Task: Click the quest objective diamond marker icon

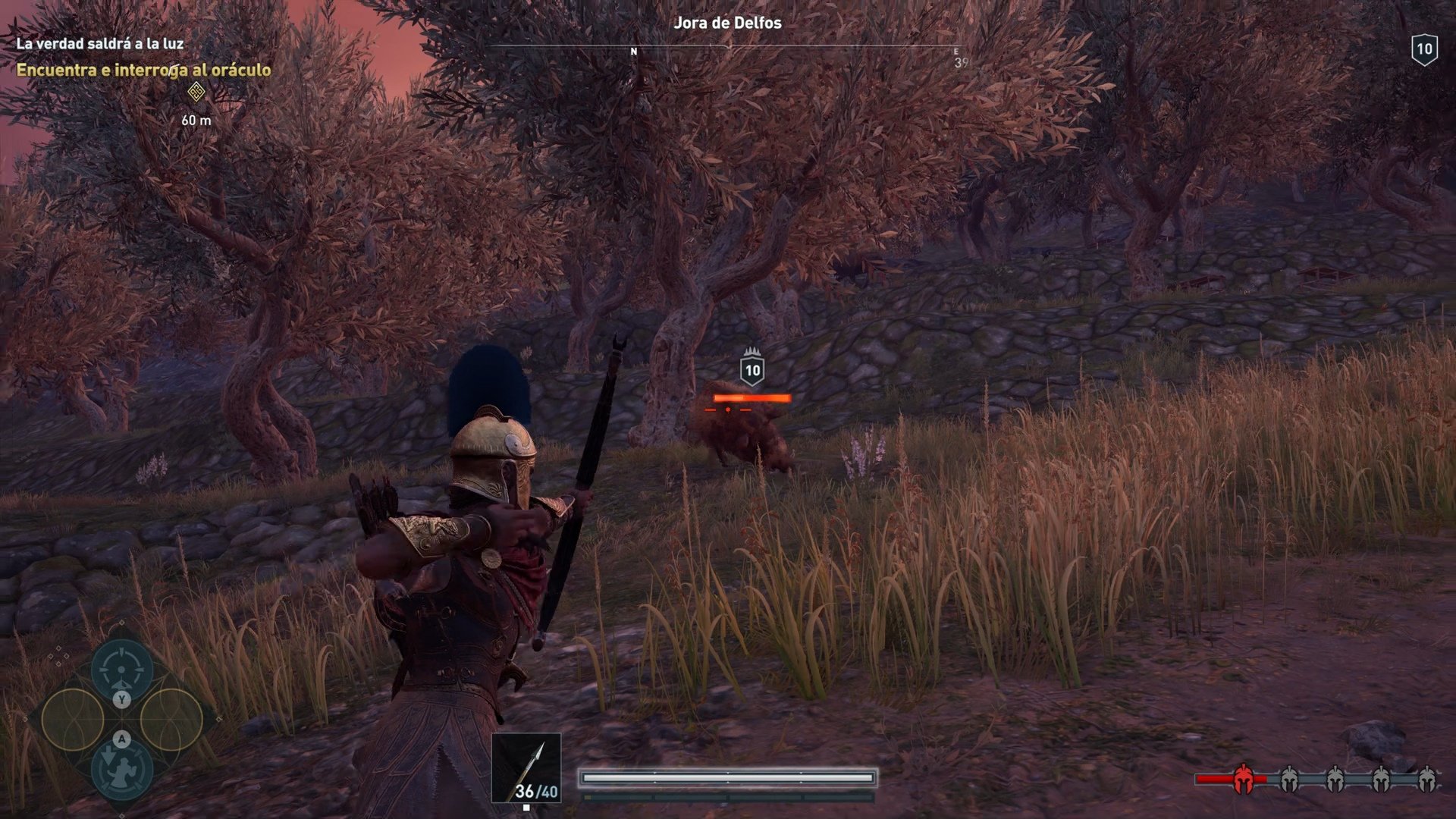Action: click(x=196, y=93)
